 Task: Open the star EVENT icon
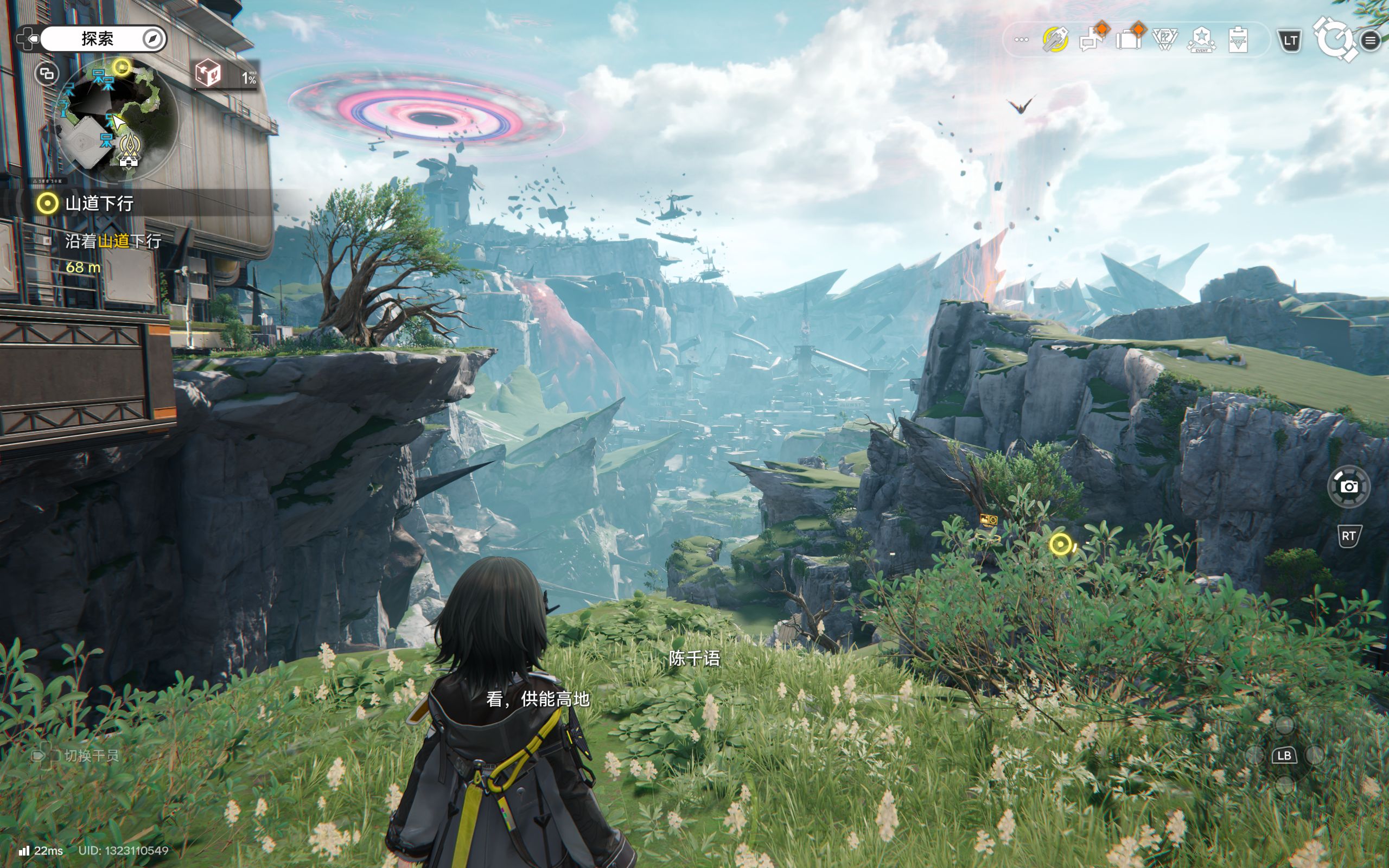pos(1201,40)
